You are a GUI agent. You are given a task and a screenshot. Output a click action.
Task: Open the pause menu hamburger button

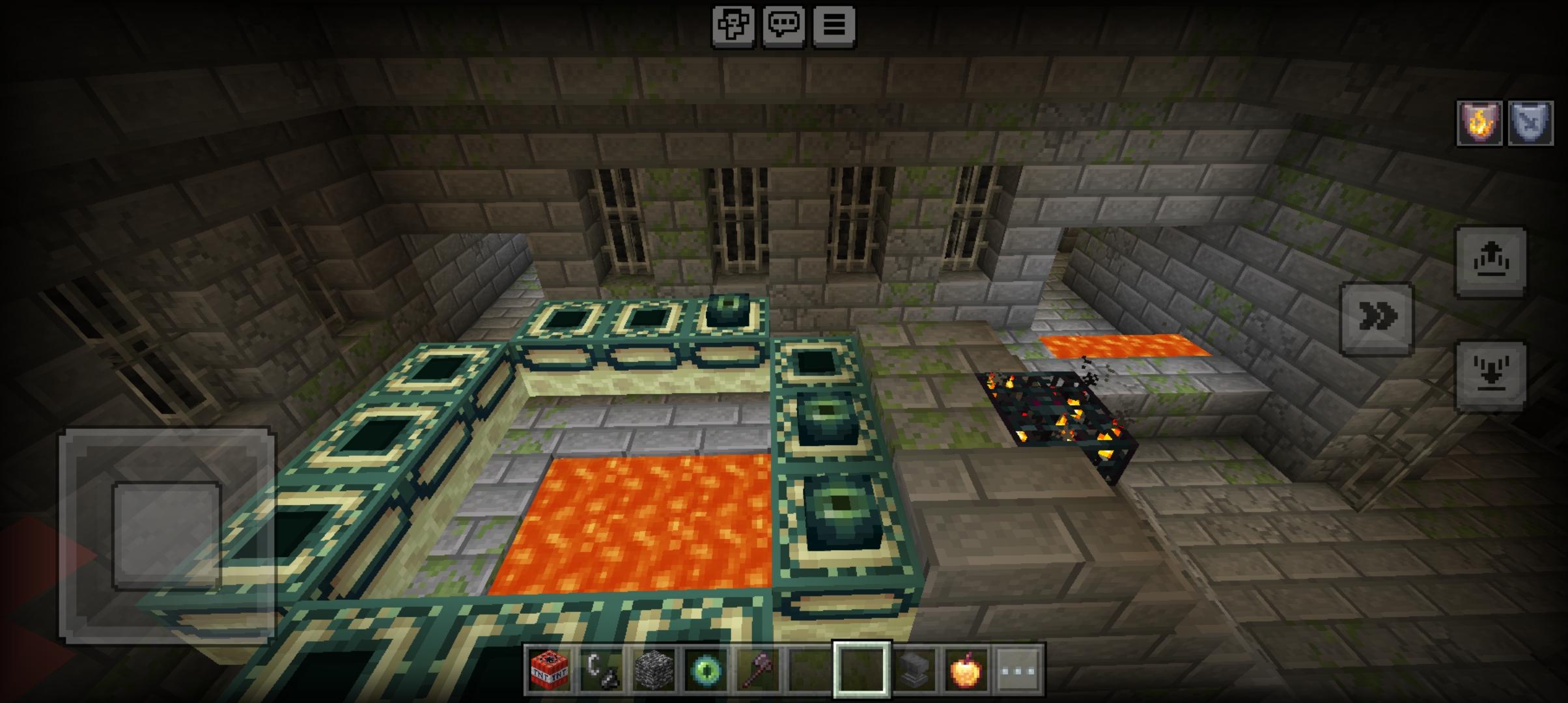[x=833, y=26]
